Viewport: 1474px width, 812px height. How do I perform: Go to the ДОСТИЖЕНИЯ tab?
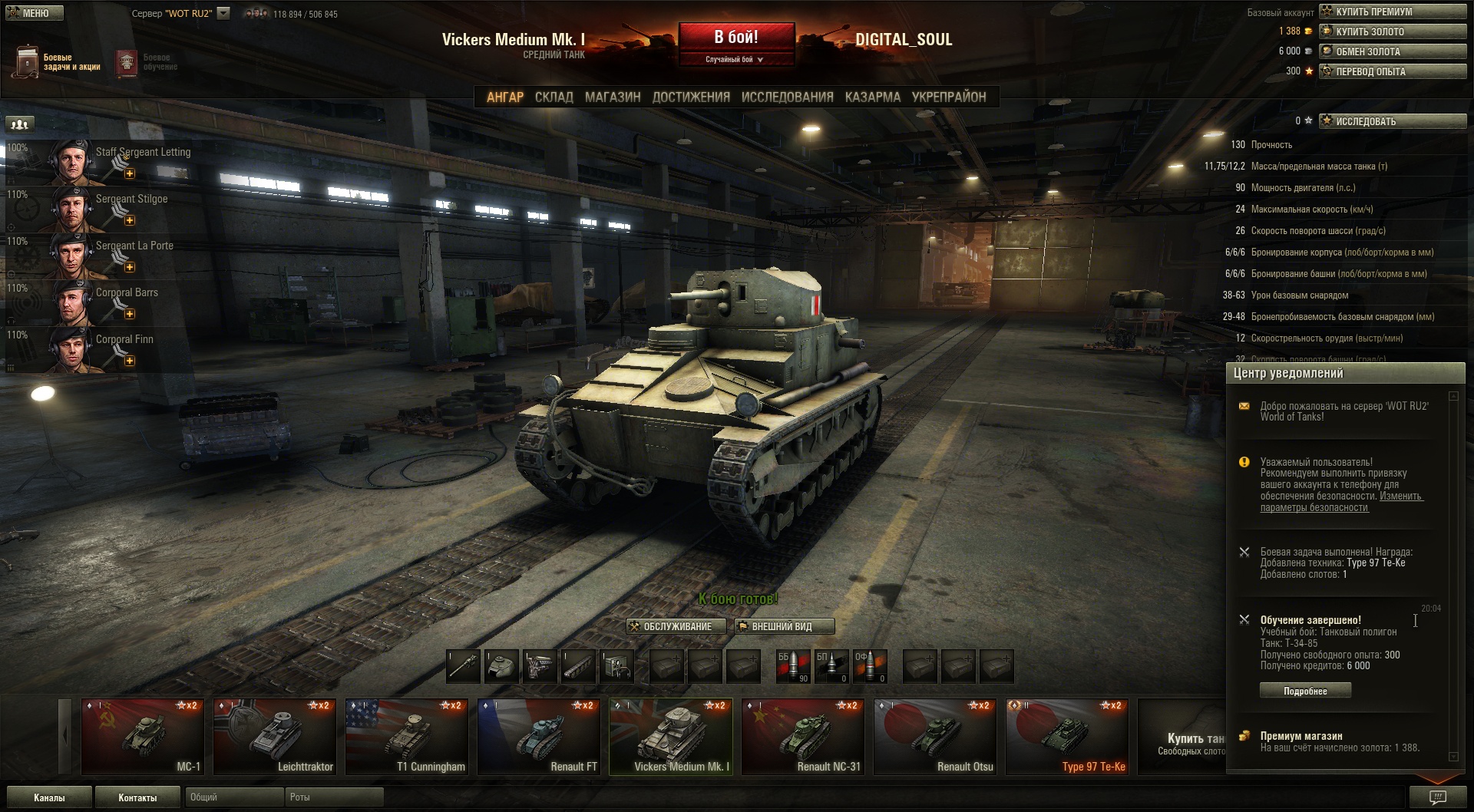click(x=691, y=97)
